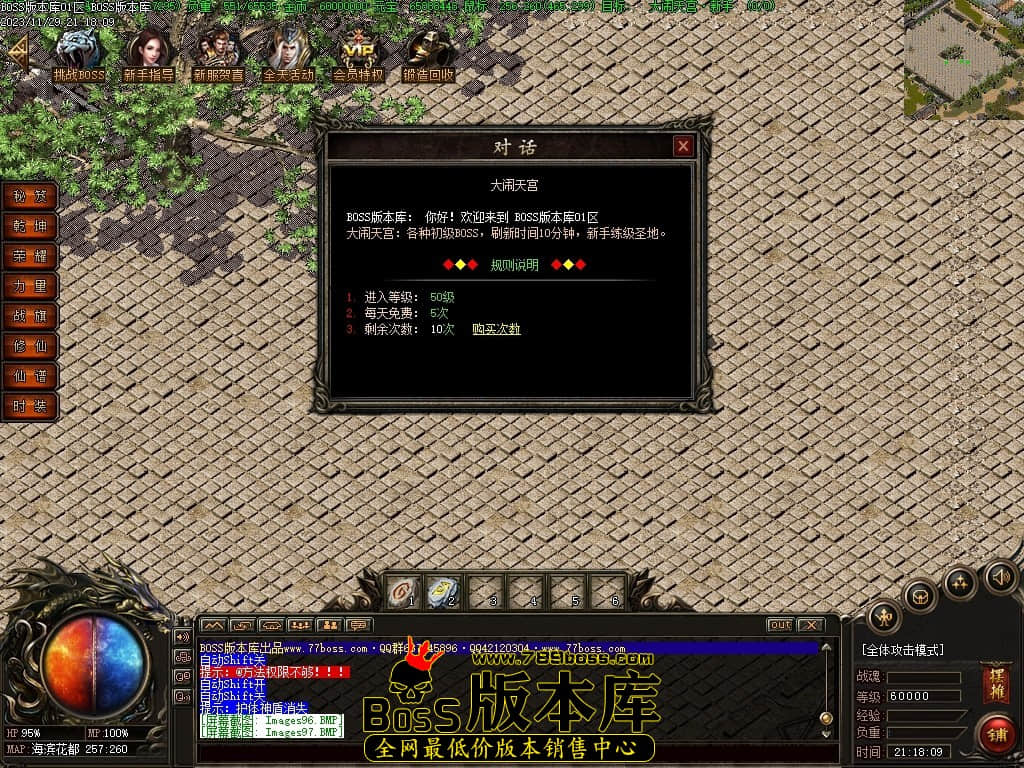Toggle the speaker sound button
This screenshot has width=1024, height=768.
(x=1001, y=576)
